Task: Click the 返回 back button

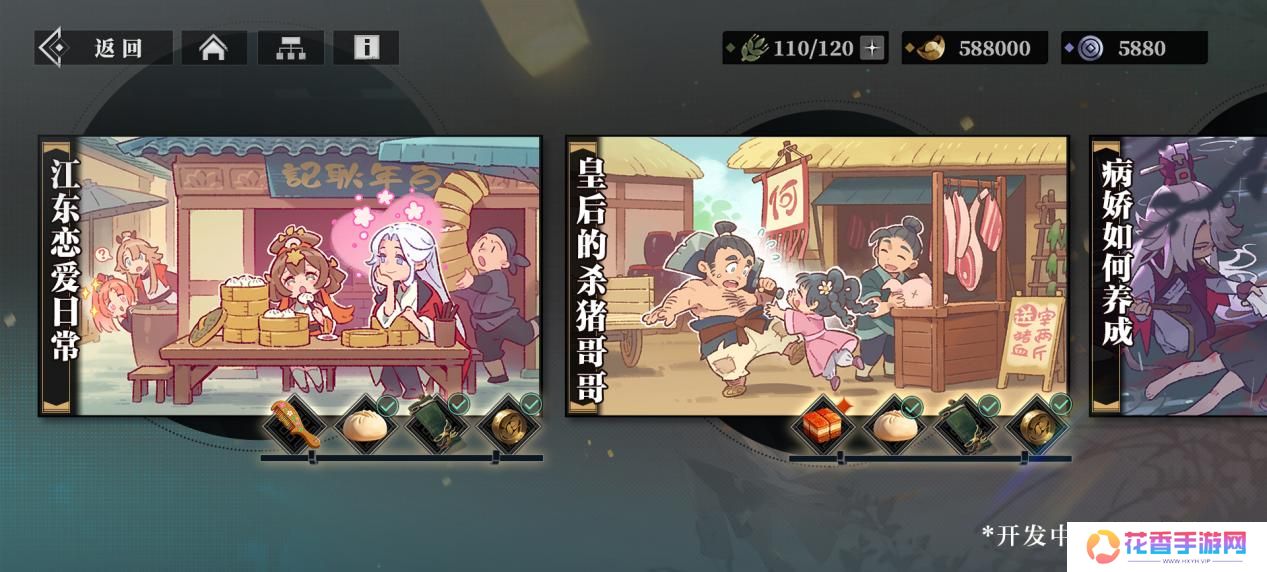Action: pos(103,48)
